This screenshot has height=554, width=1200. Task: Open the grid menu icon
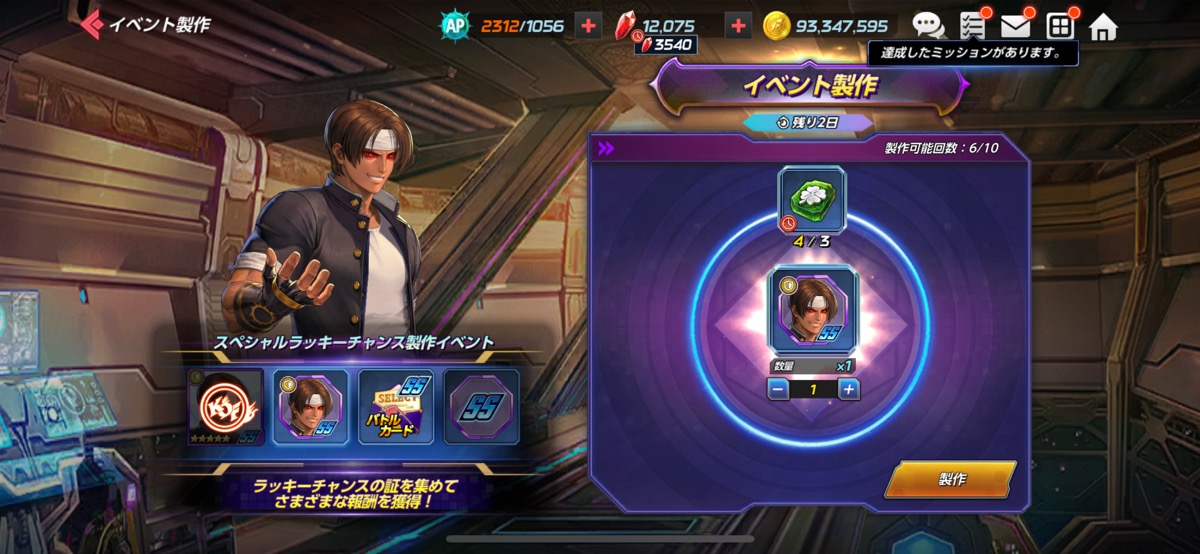pyautogui.click(x=1059, y=26)
